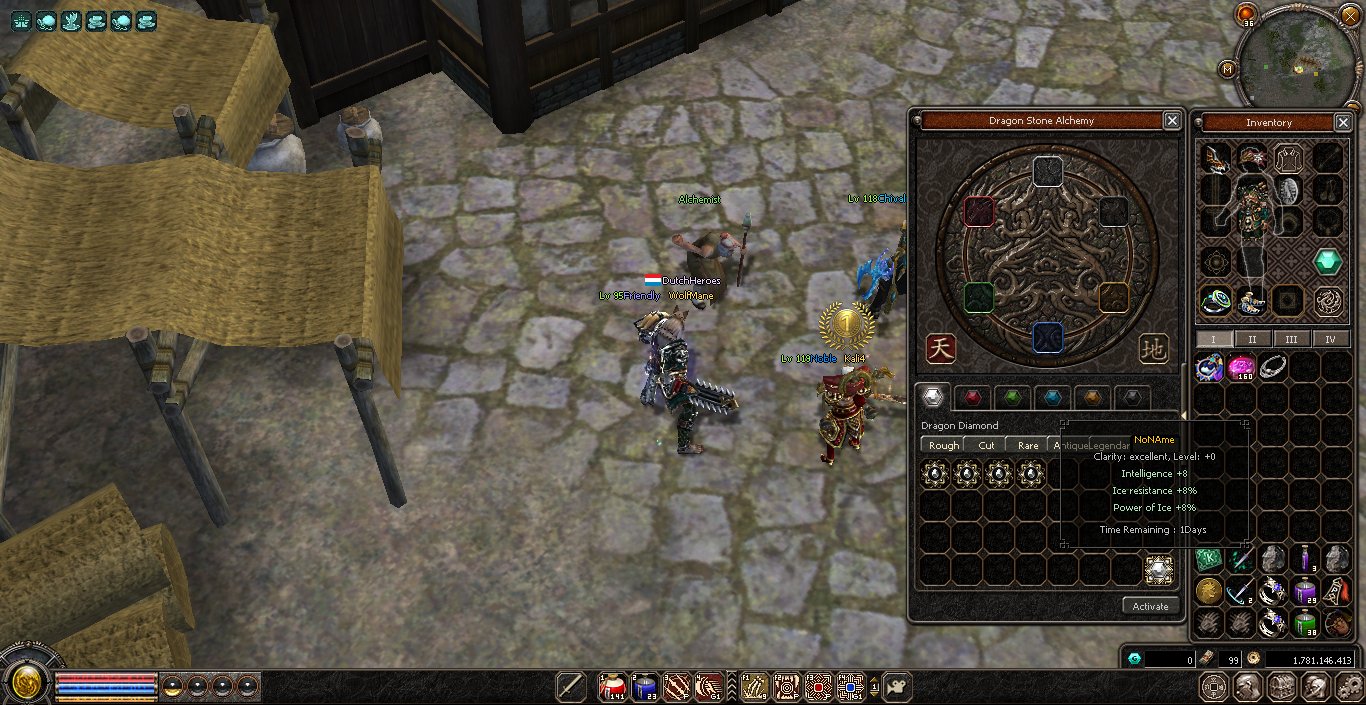Close the Inventory window
1366x705 pixels.
[1343, 122]
